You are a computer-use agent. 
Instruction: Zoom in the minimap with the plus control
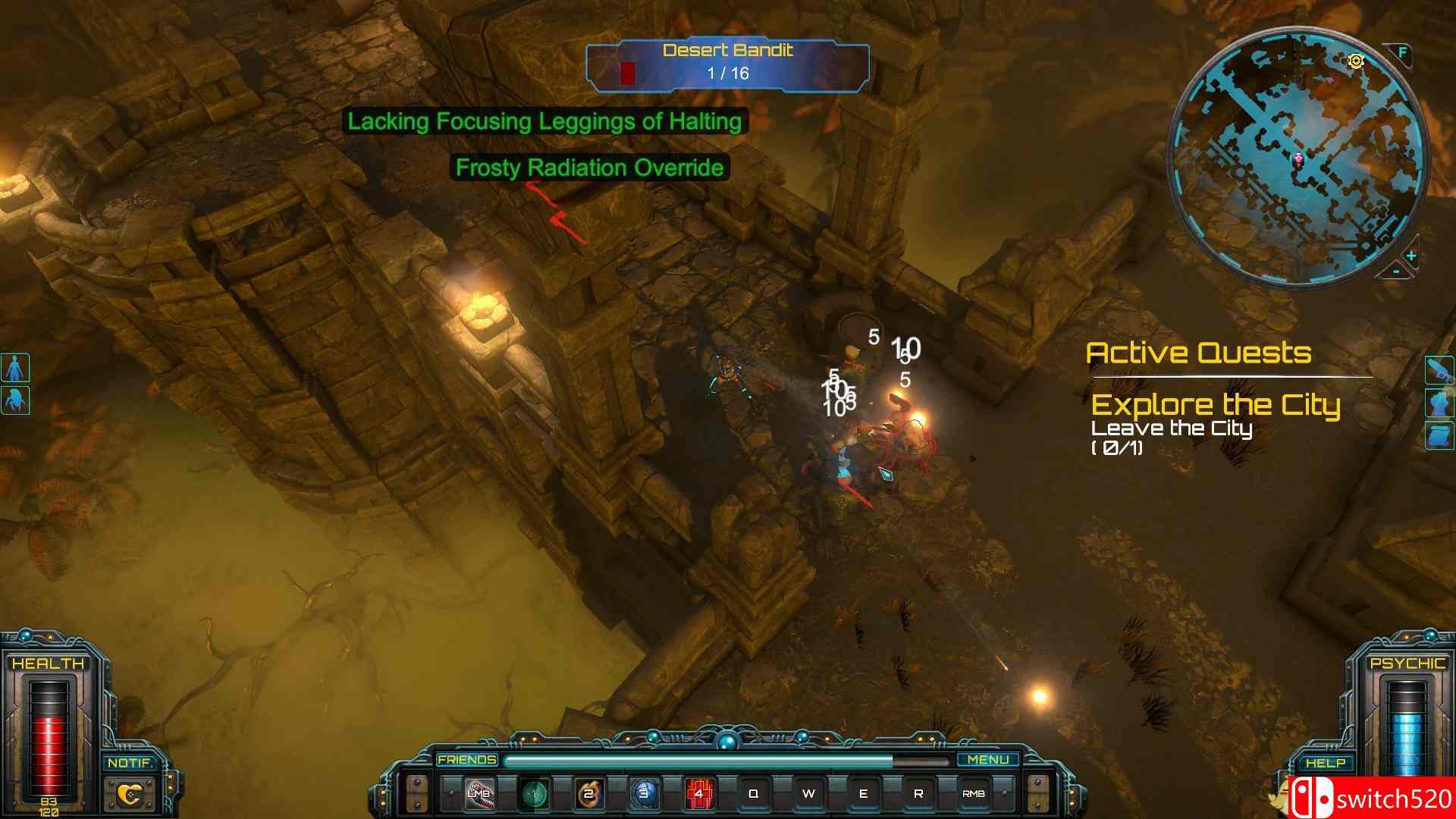1410,254
